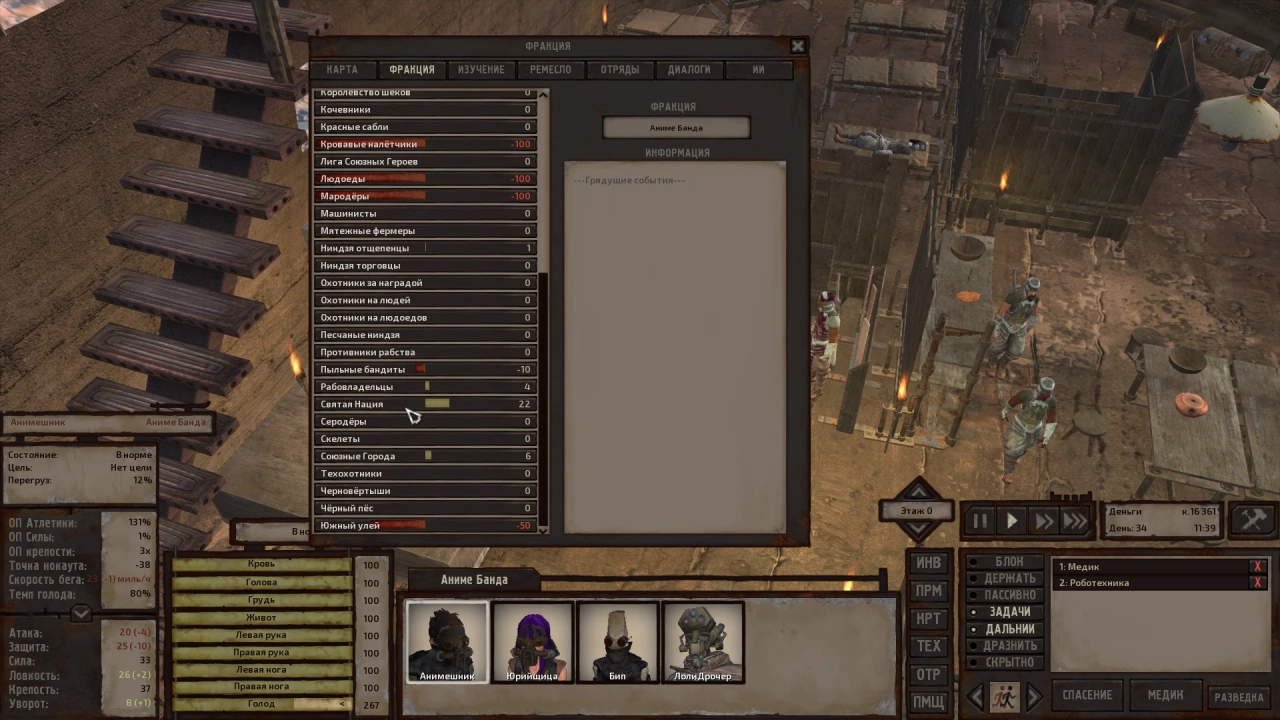Open the build mode hammer icon
This screenshot has width=1280, height=720.
pyautogui.click(x=1251, y=520)
